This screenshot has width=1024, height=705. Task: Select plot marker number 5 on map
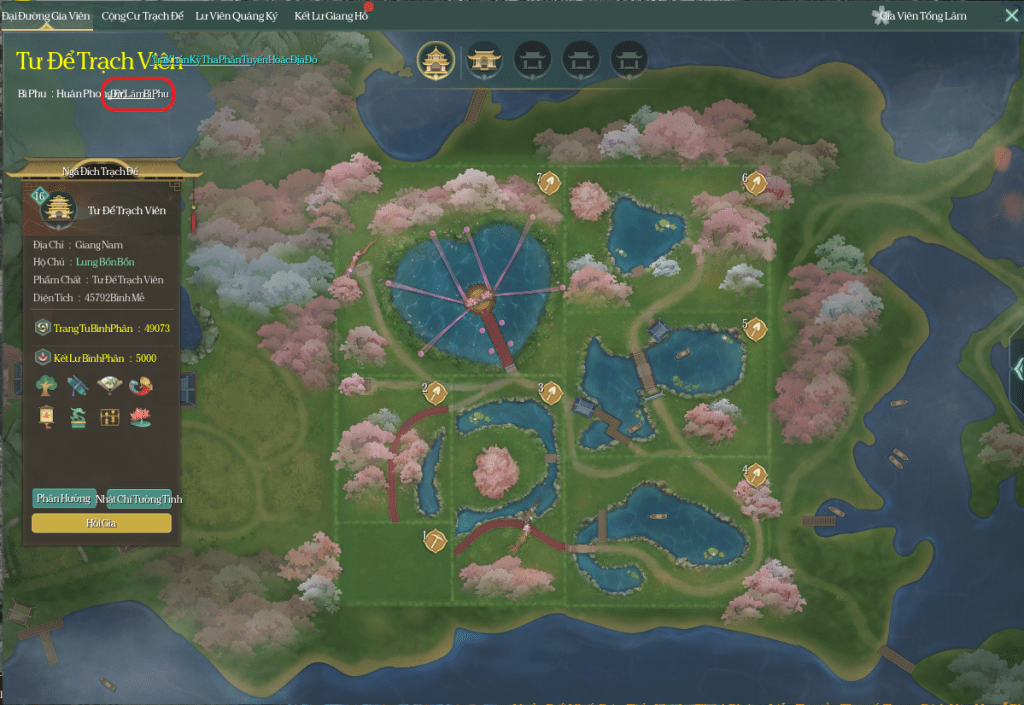click(755, 328)
